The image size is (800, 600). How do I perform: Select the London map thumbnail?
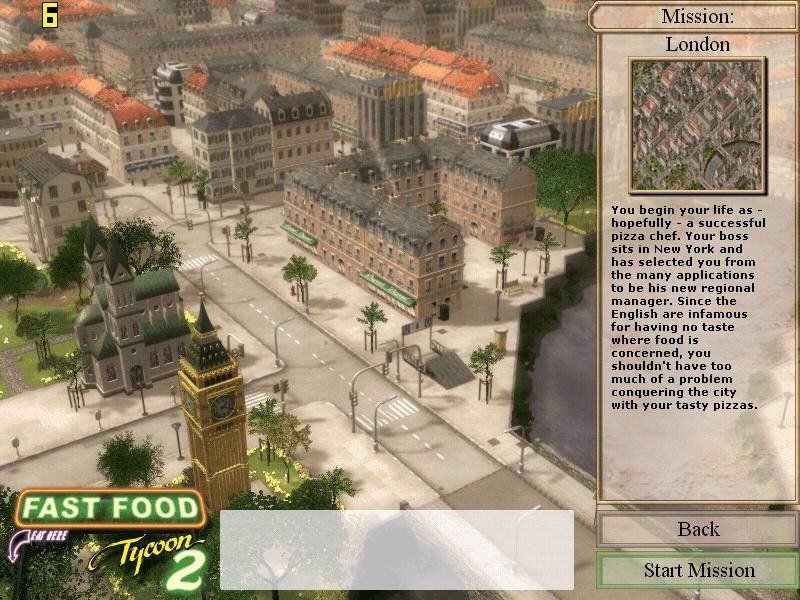coord(697,125)
